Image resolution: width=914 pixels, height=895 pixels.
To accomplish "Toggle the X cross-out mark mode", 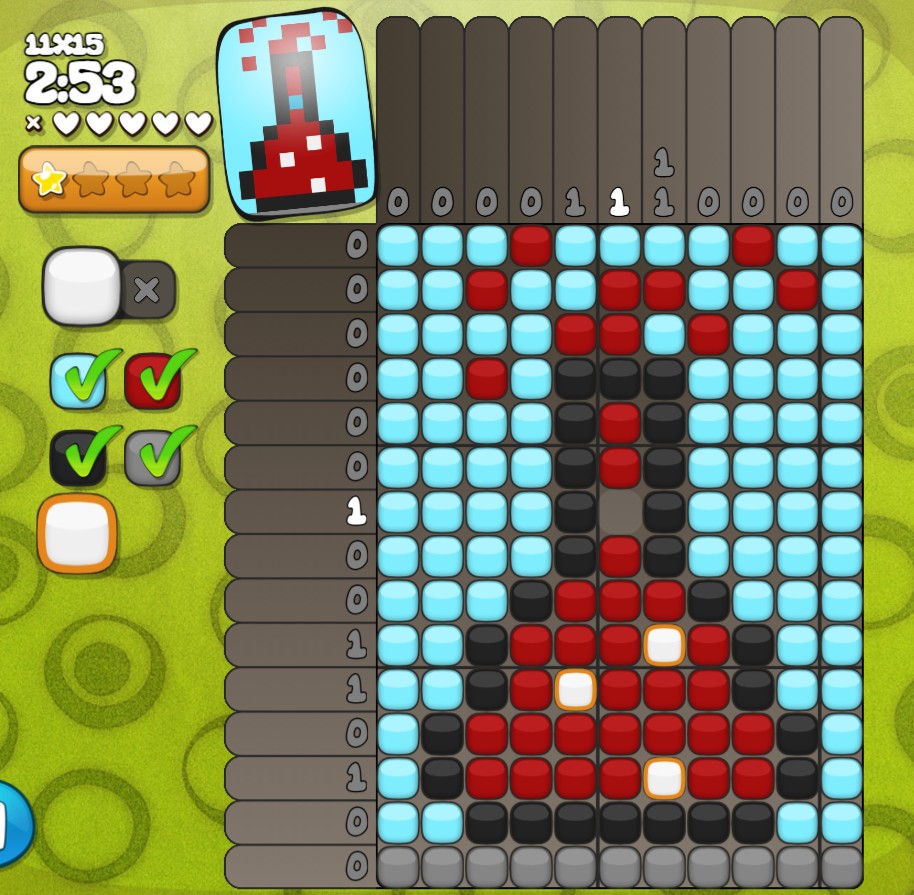I will [x=147, y=290].
